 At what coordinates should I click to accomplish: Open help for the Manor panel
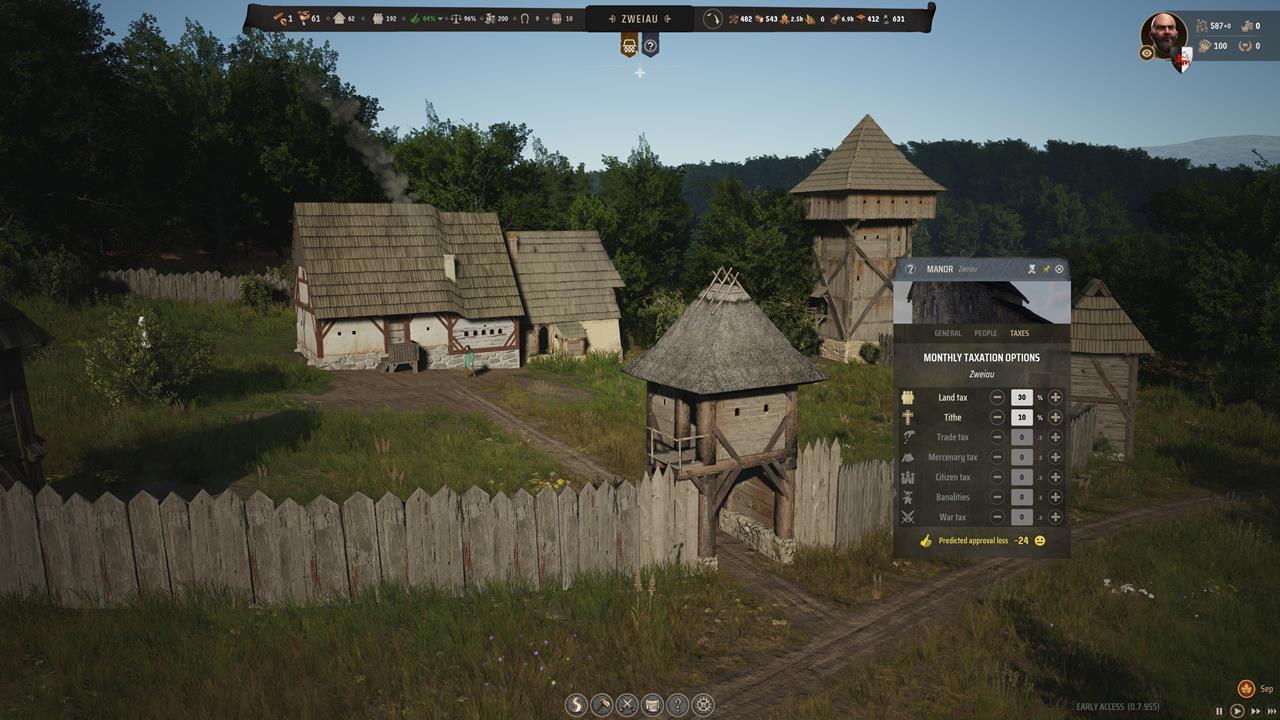pyautogui.click(x=910, y=269)
